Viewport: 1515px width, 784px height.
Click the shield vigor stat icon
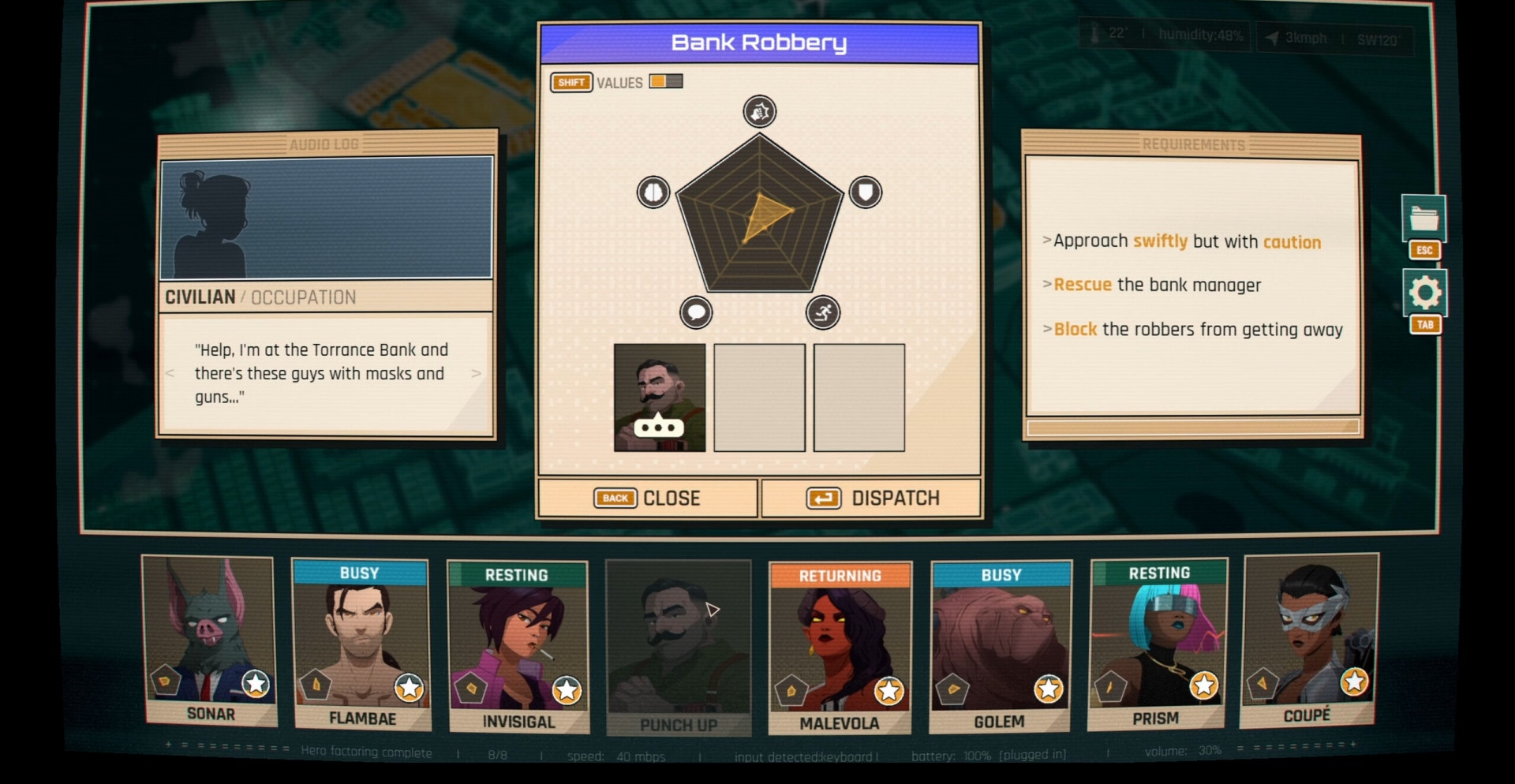[866, 192]
